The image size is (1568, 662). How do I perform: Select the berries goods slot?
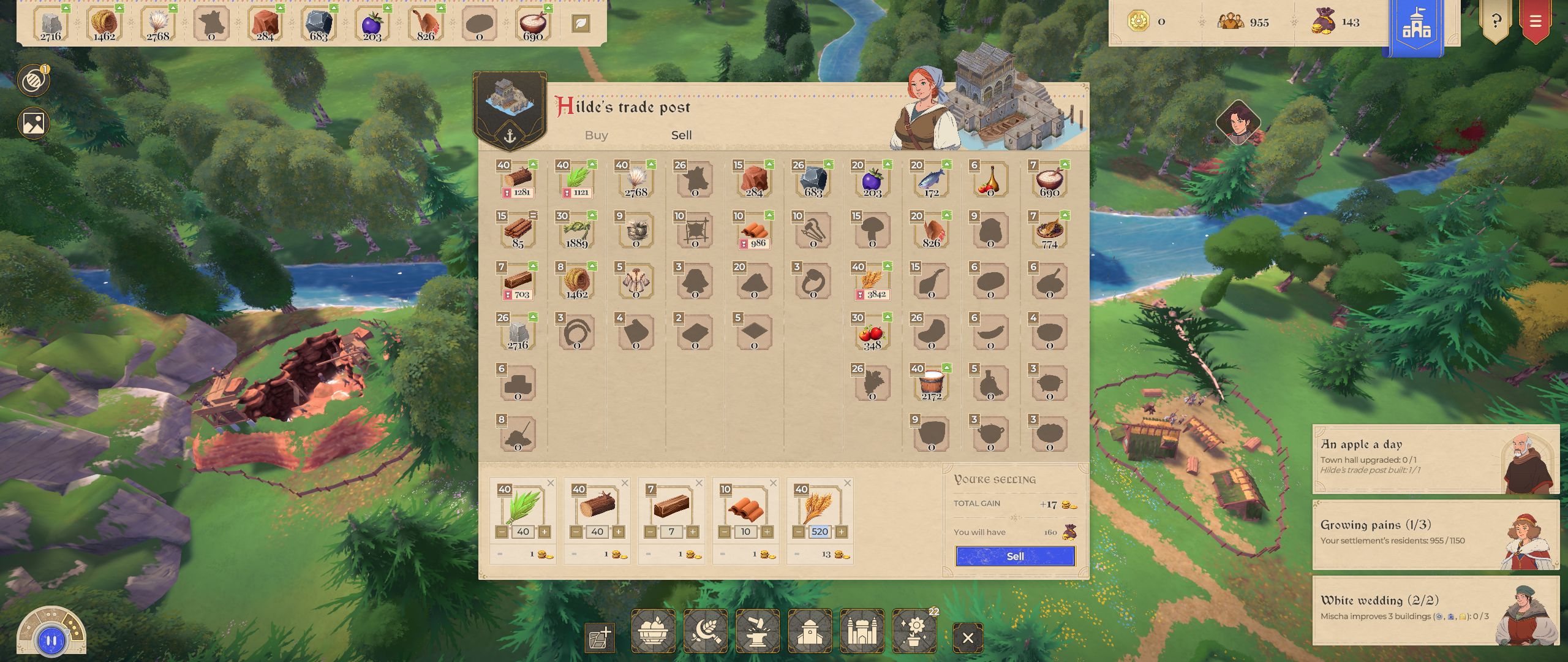pyautogui.click(x=872, y=180)
